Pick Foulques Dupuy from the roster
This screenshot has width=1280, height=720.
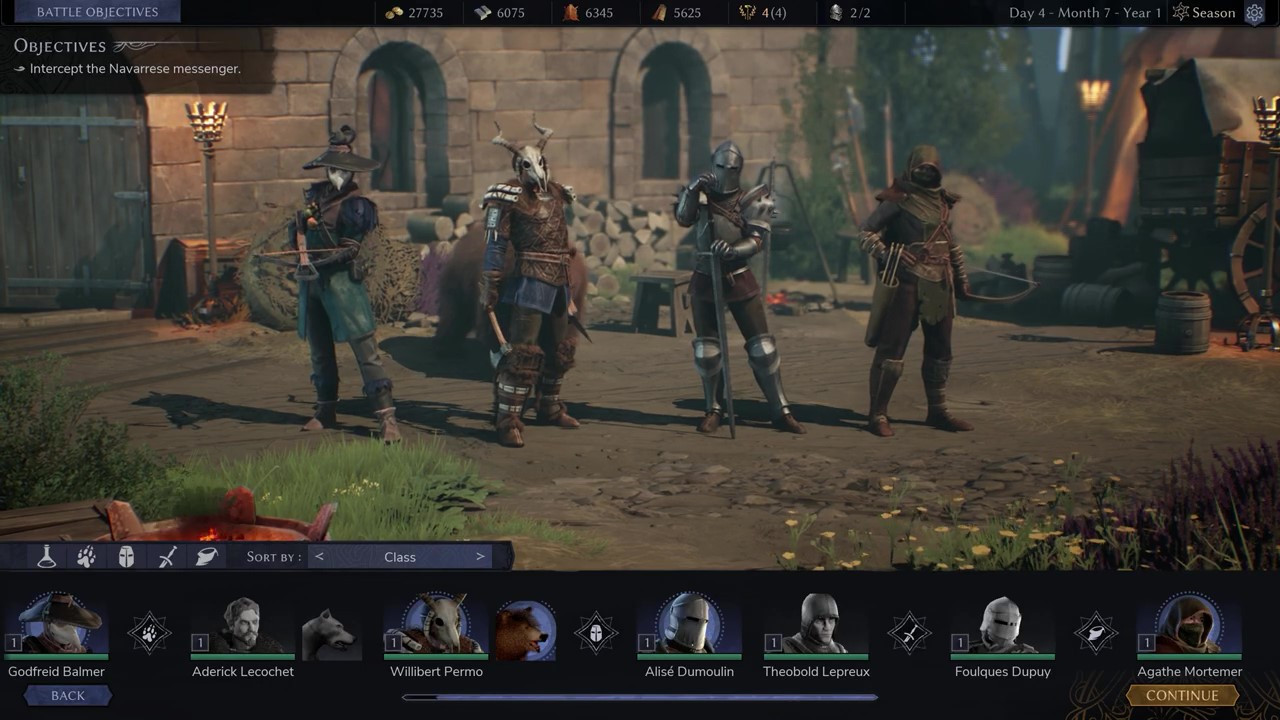(1002, 626)
